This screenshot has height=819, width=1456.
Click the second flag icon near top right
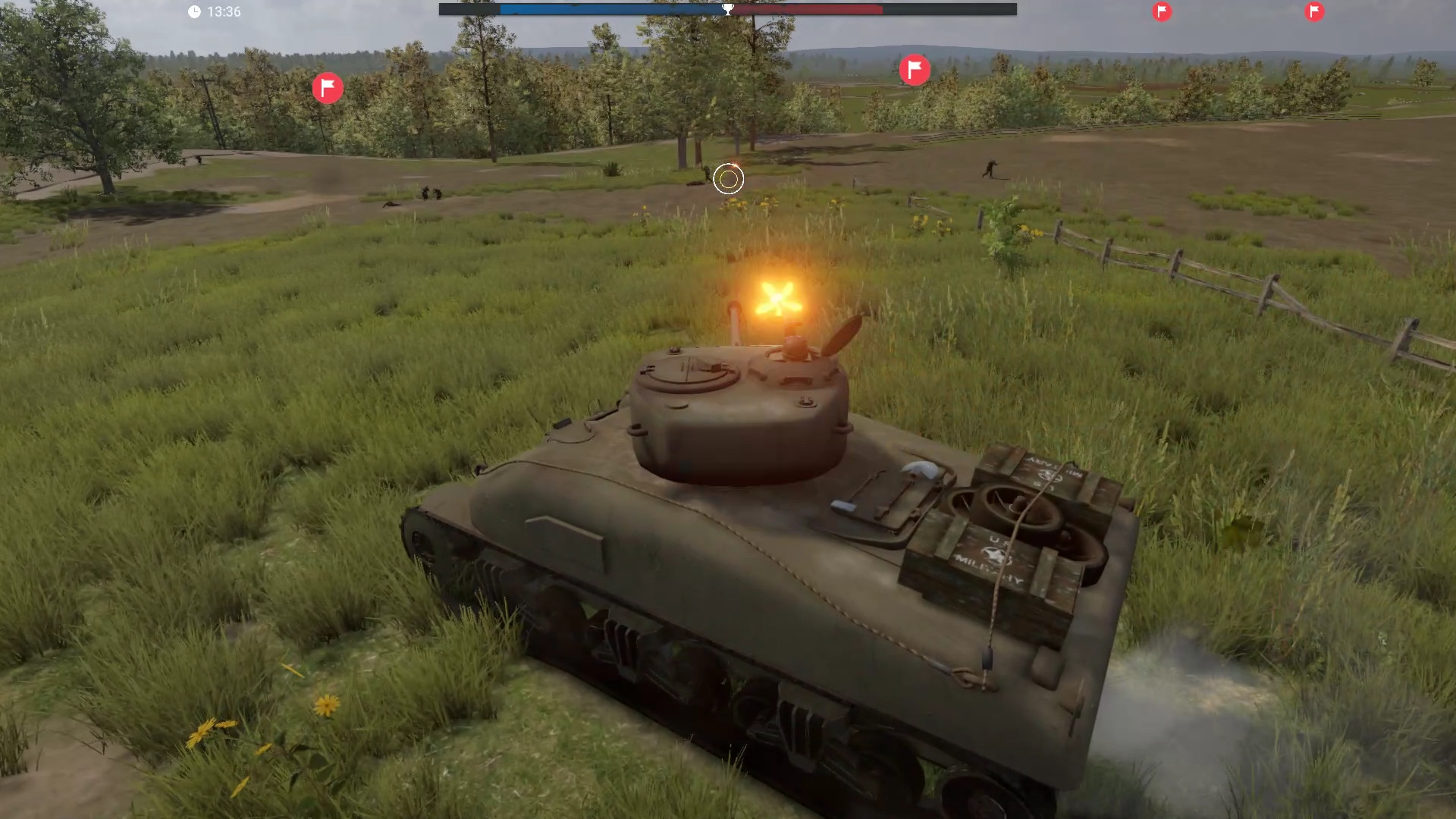pyautogui.click(x=1163, y=12)
